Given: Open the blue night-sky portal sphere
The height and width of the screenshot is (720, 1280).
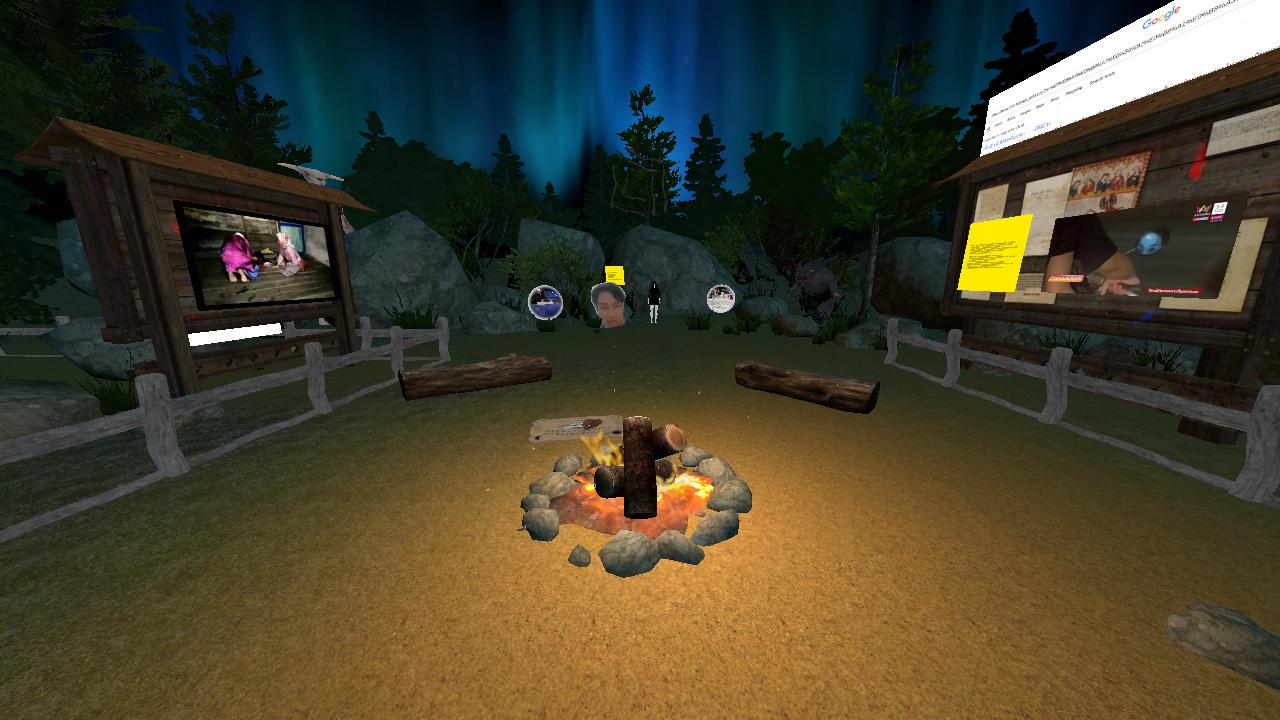Looking at the screenshot, I should 545,302.
